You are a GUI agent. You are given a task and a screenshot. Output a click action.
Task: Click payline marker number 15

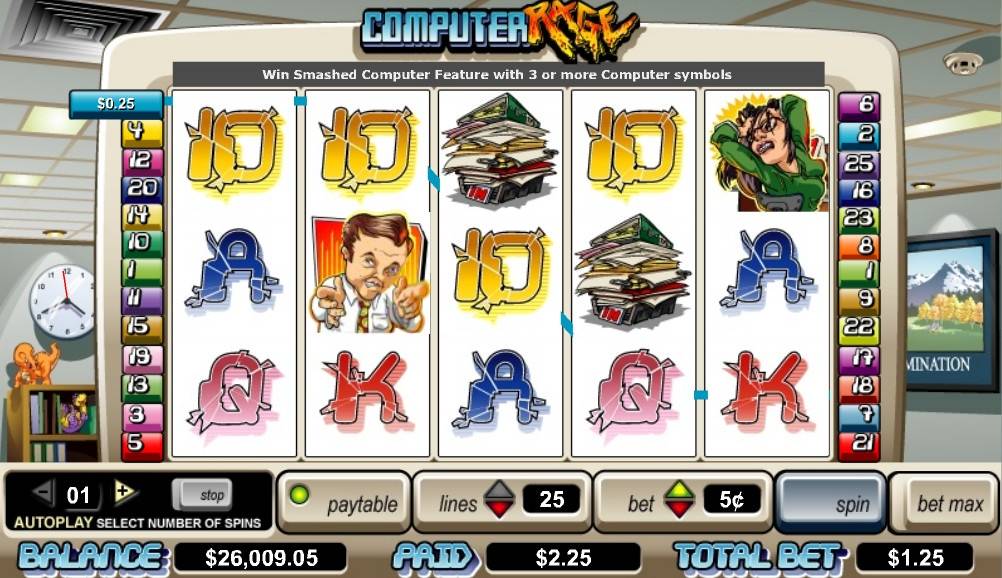pyautogui.click(x=136, y=326)
